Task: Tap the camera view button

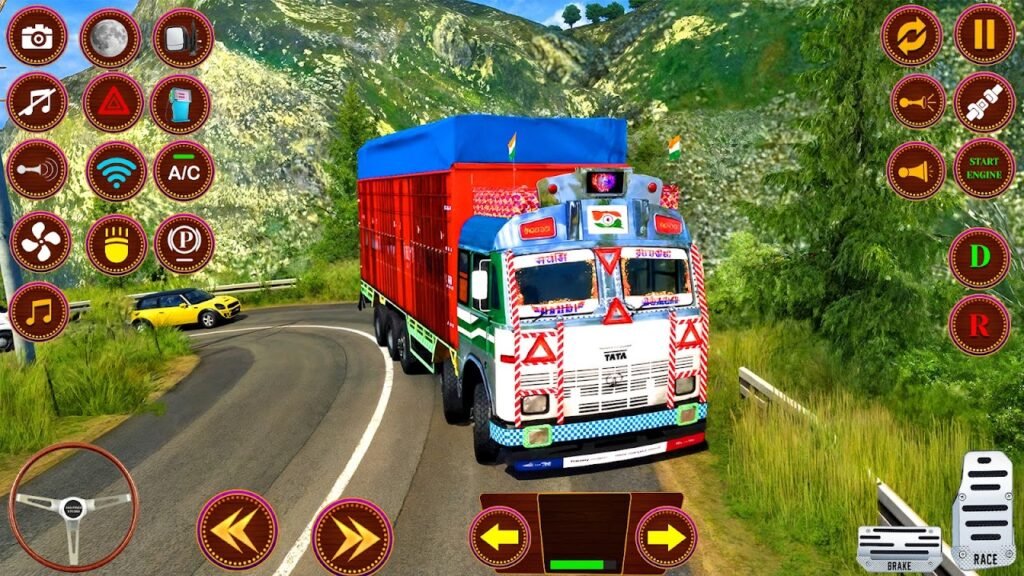Action: click(37, 36)
